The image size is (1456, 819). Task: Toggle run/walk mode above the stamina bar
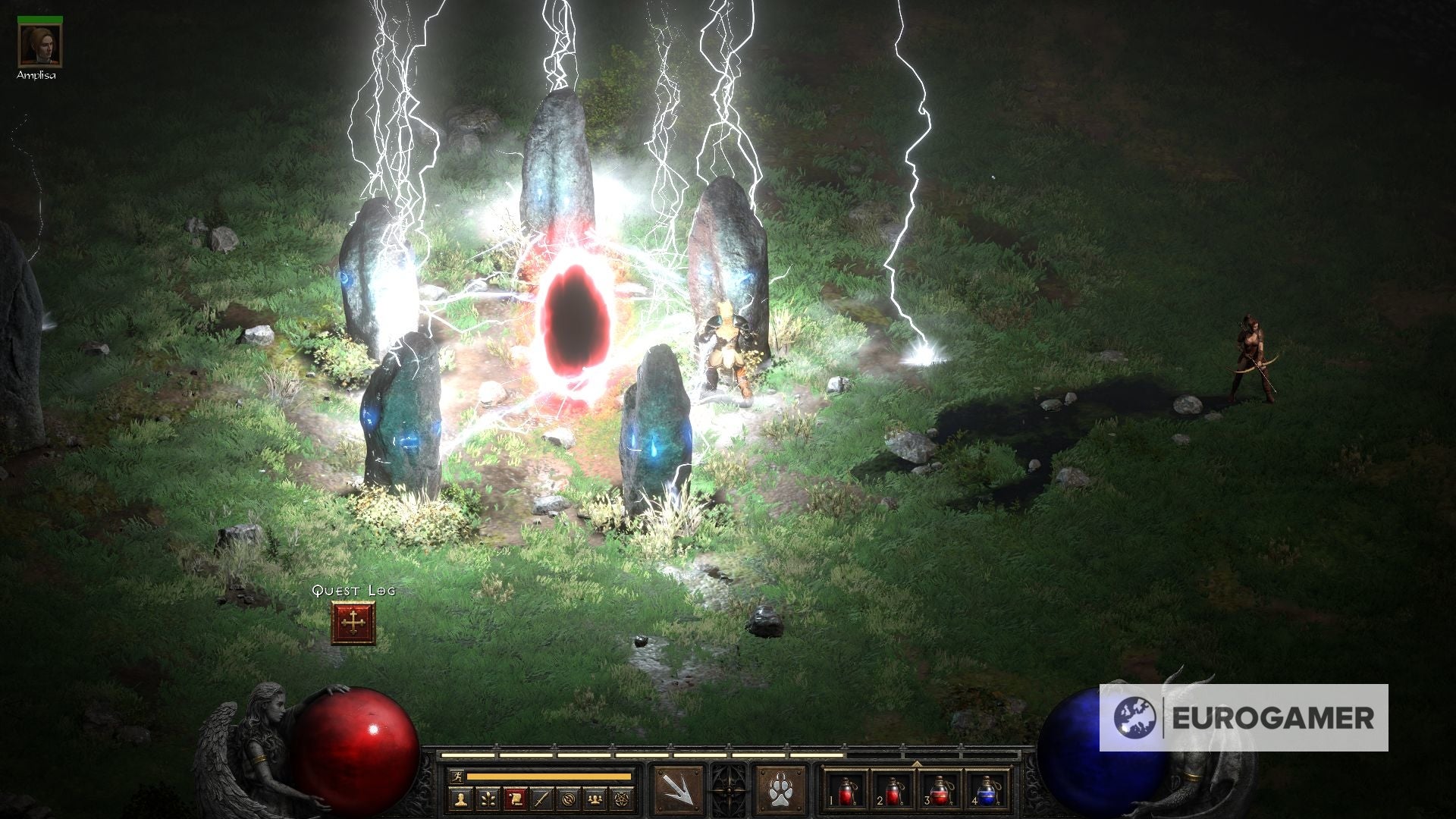(457, 776)
